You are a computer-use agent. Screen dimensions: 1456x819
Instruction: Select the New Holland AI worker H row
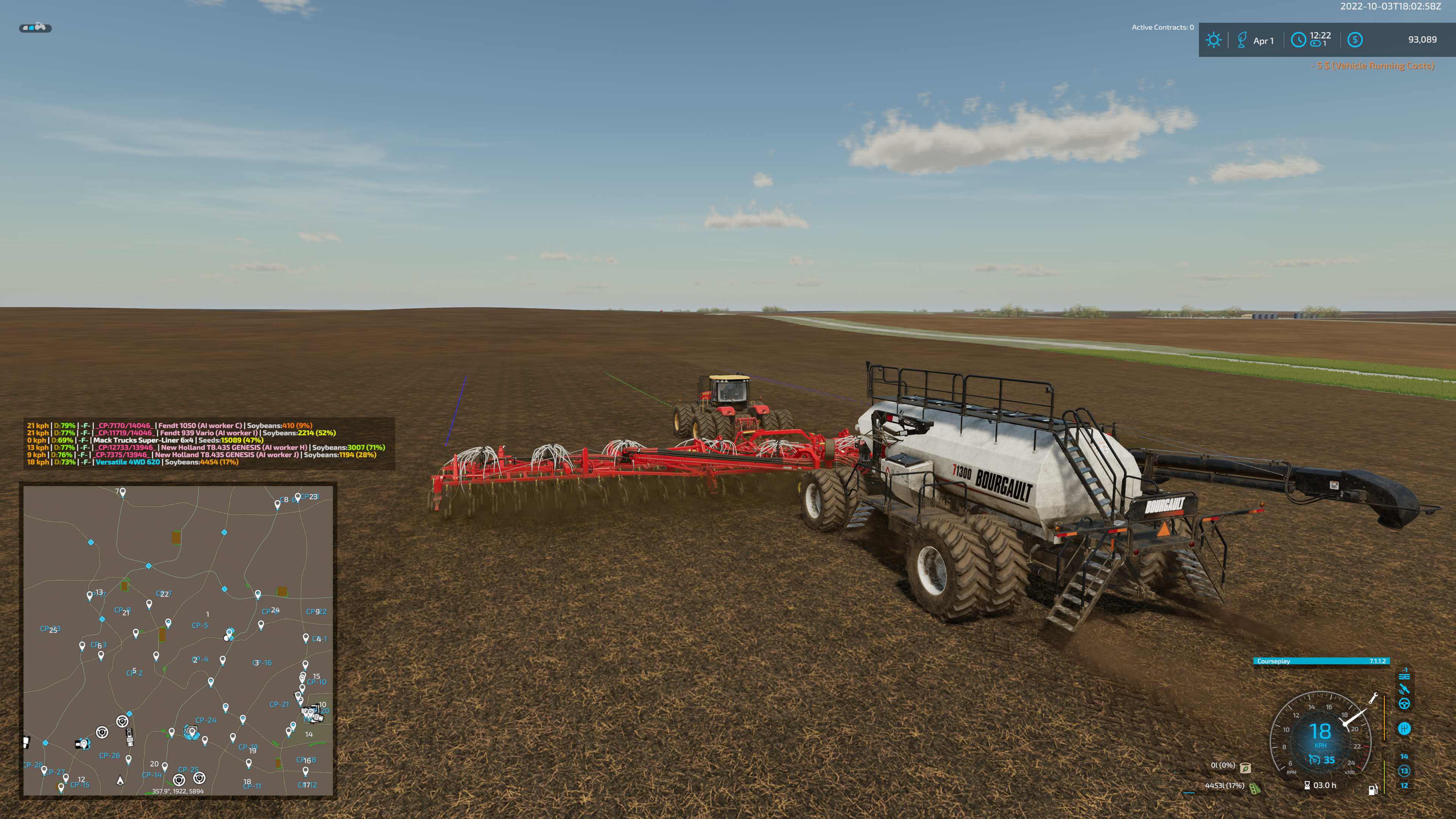click(206, 448)
